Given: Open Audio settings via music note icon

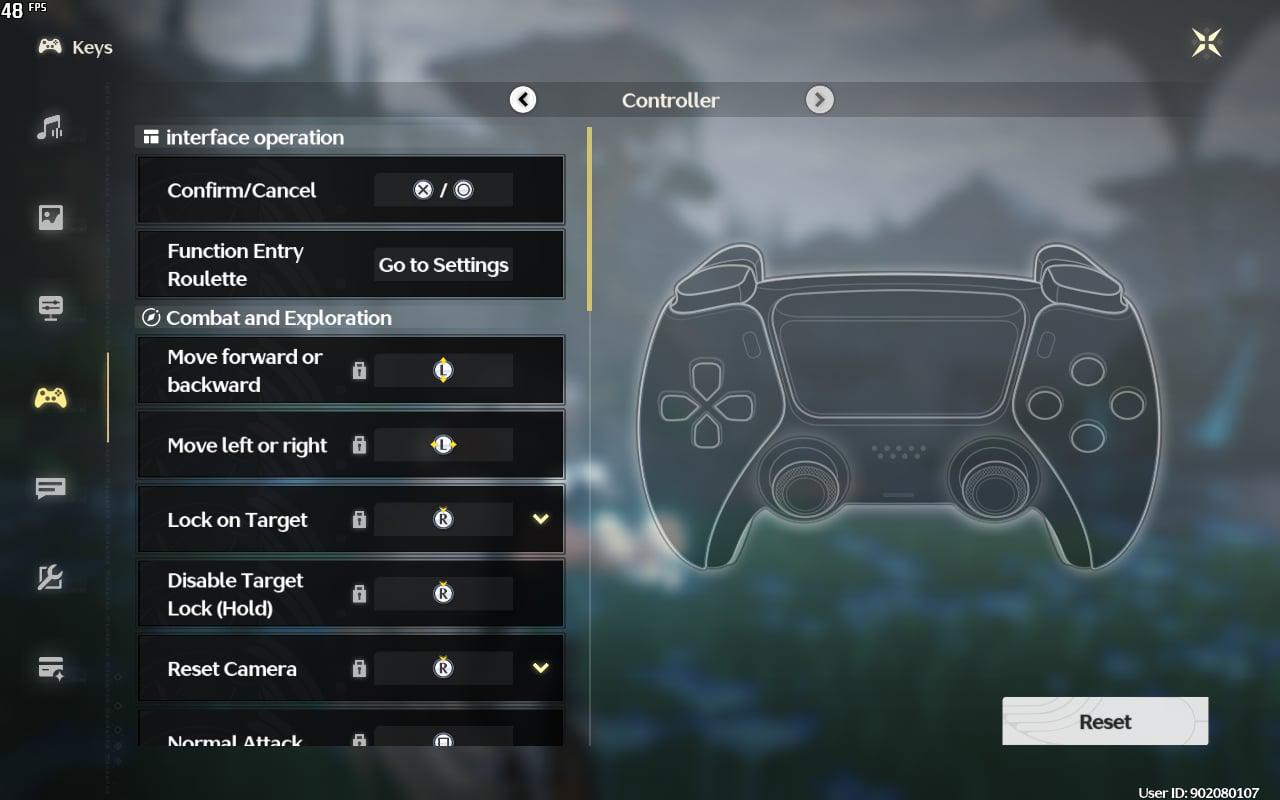Looking at the screenshot, I should point(48,128).
